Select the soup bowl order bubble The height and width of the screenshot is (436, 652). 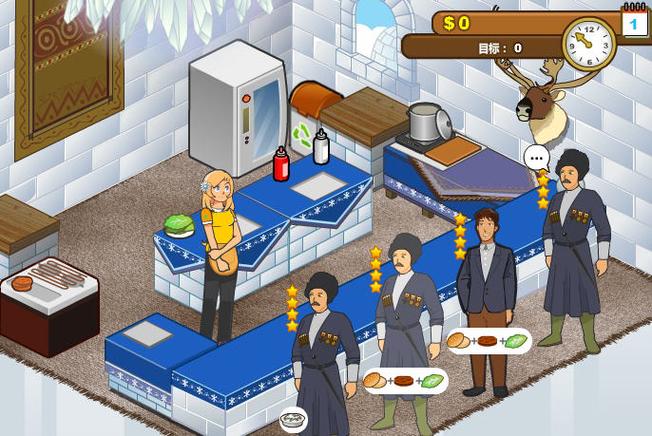click(293, 421)
